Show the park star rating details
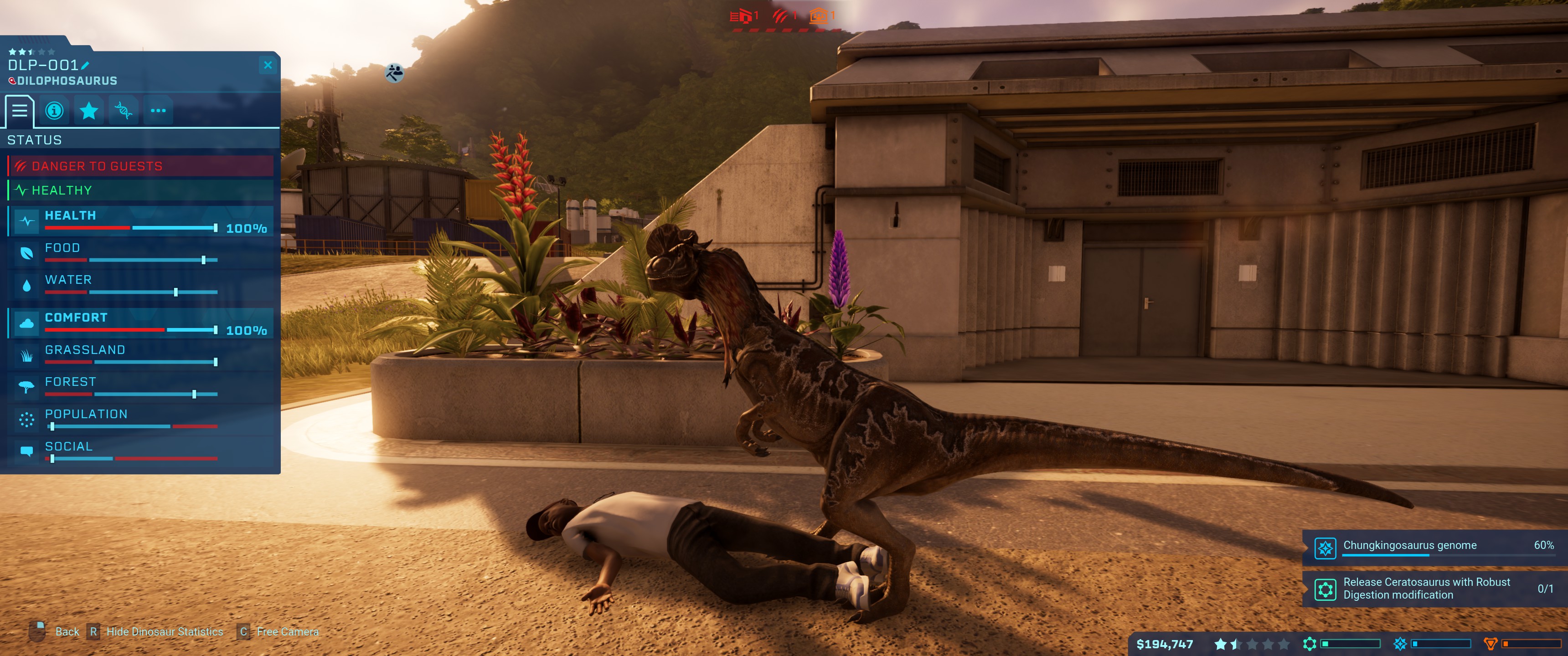1568x656 pixels. tap(1252, 644)
